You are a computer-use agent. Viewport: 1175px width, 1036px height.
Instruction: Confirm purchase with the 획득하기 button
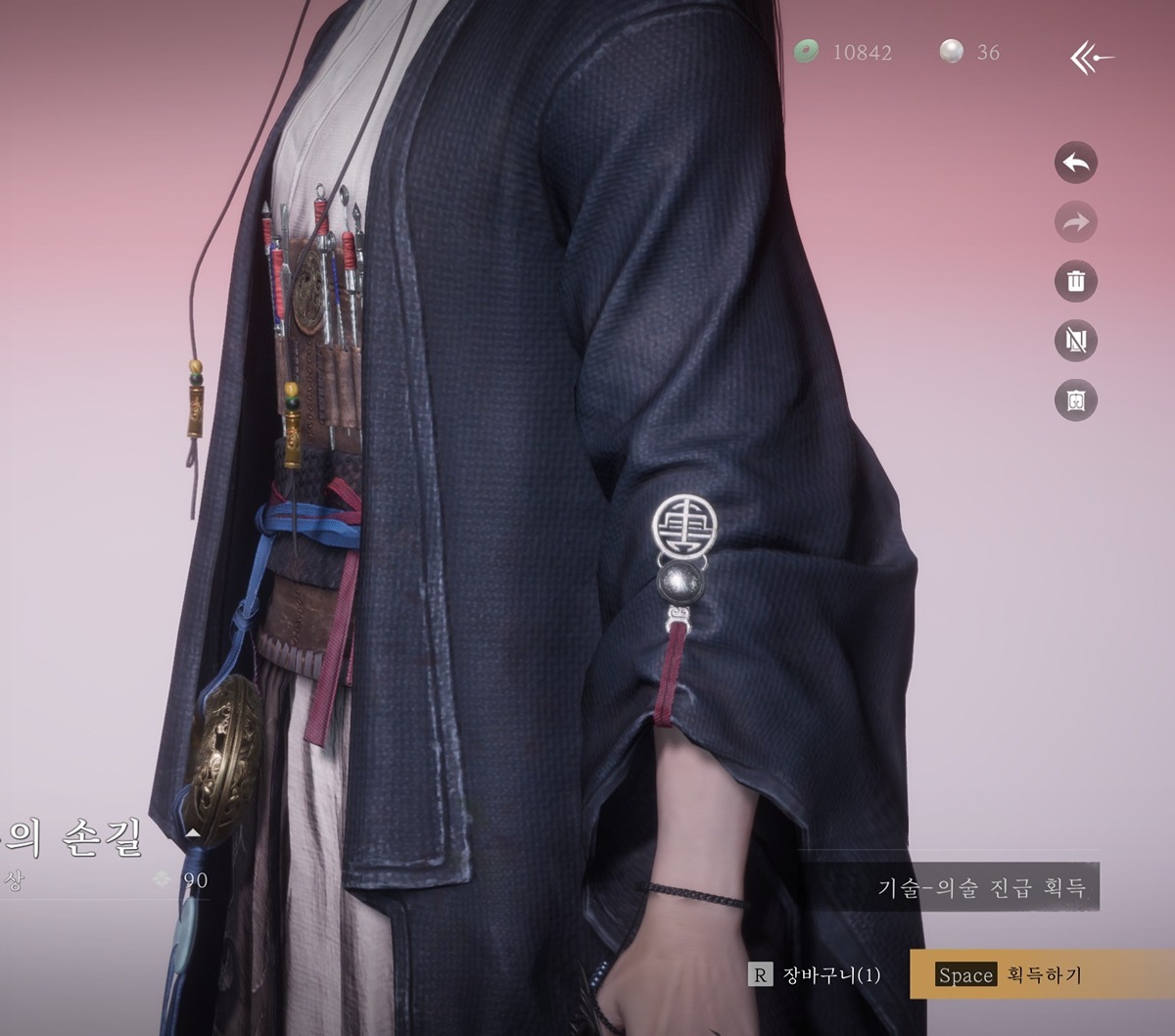(1042, 974)
